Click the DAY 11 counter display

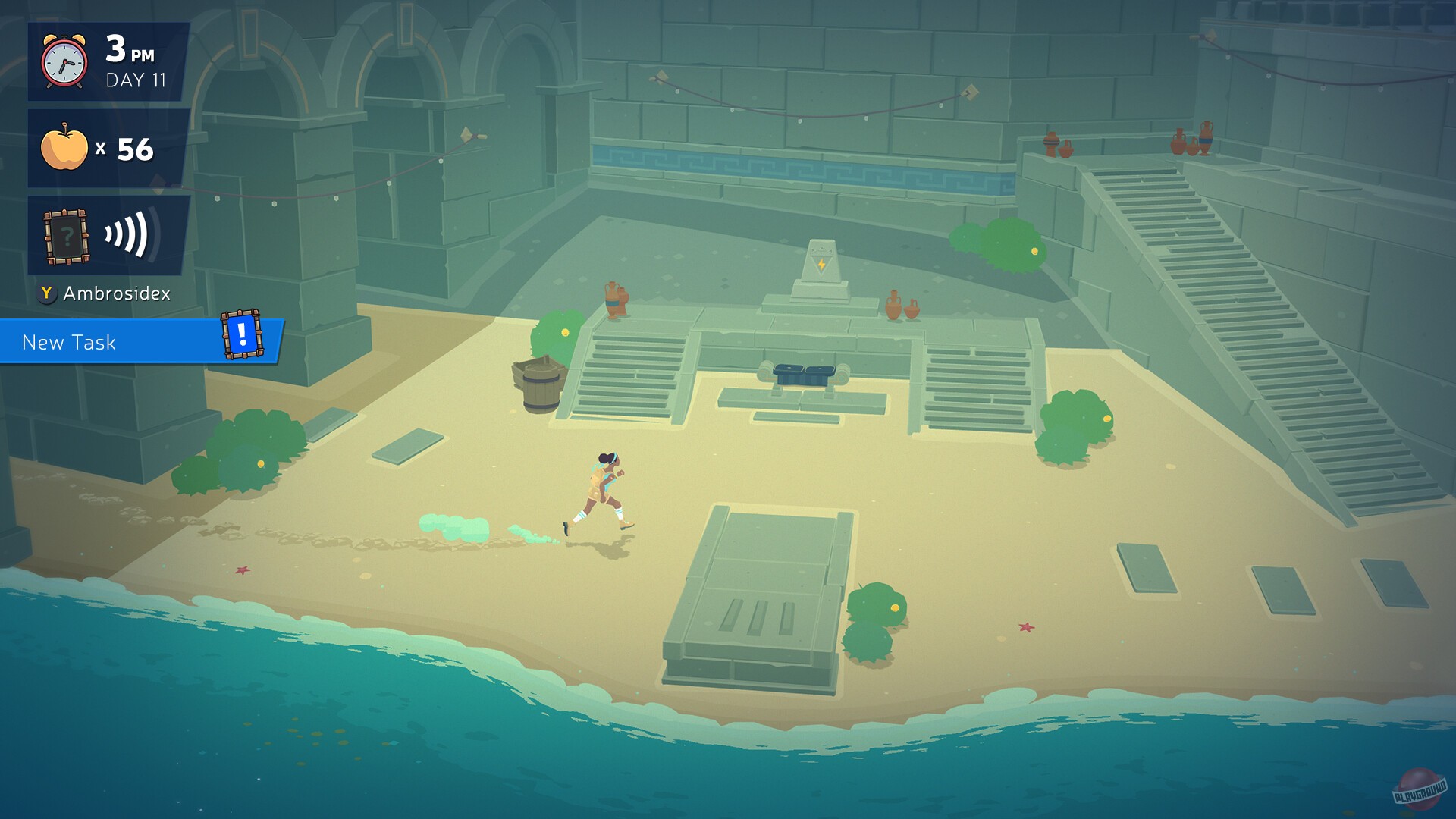pyautogui.click(x=137, y=77)
